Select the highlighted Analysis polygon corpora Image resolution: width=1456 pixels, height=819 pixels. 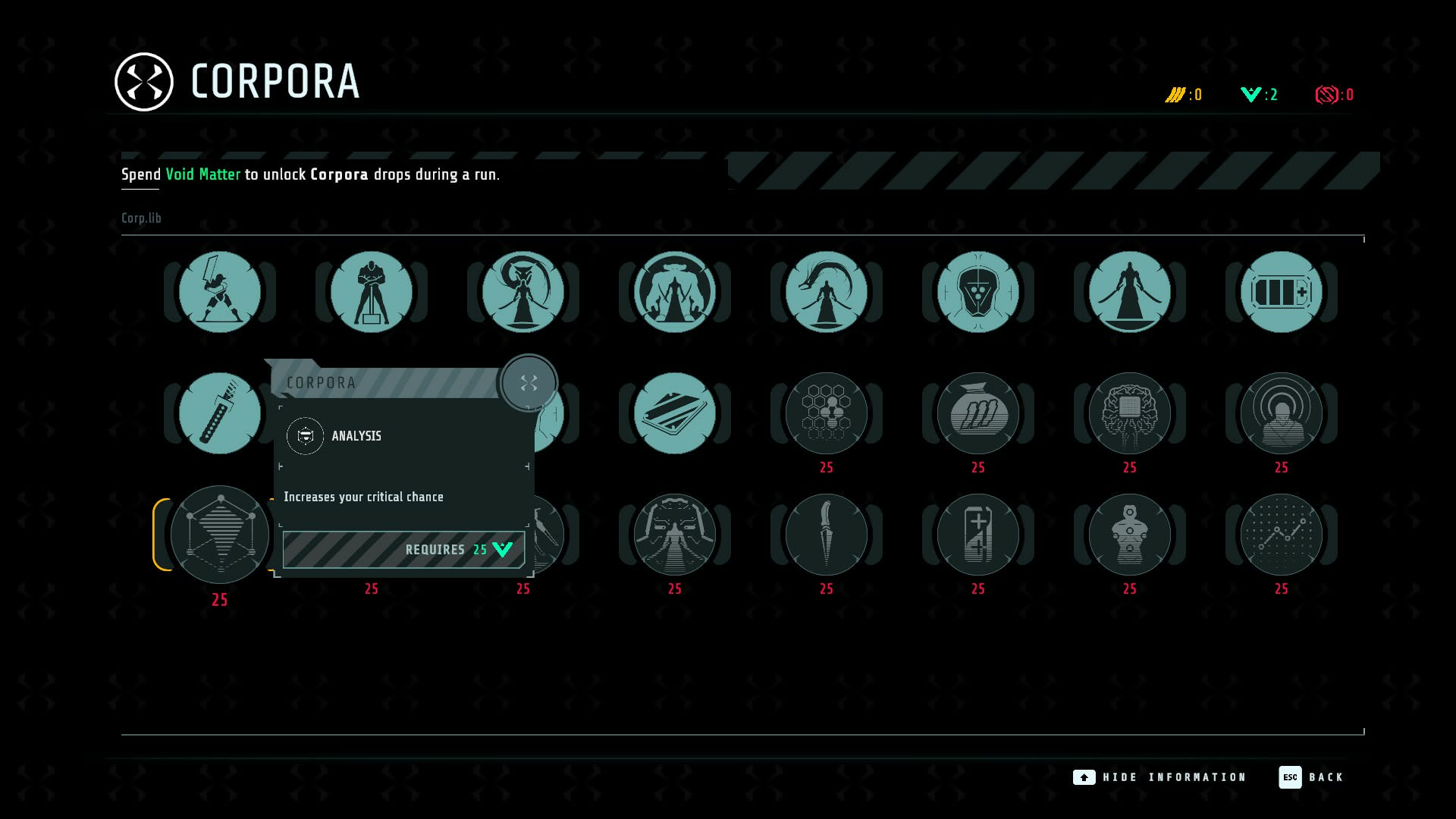point(220,535)
